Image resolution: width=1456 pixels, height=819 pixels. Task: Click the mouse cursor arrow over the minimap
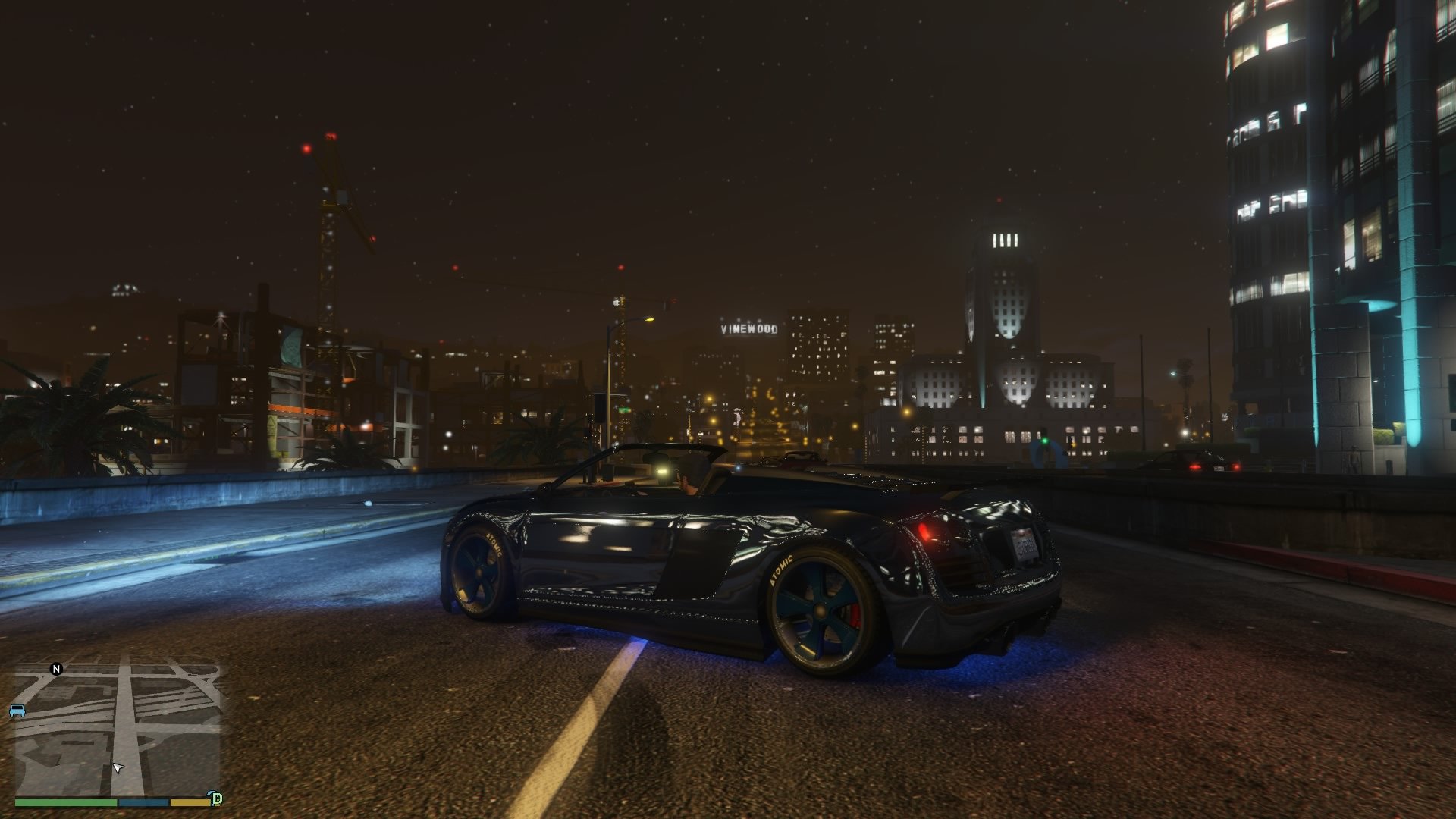118,767
